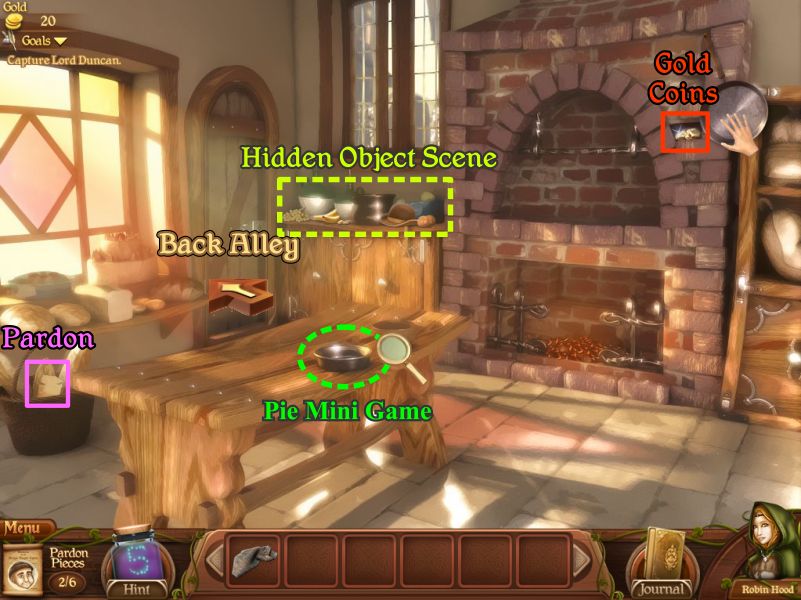The image size is (801, 600).
Task: Open the Menu button
Action: [27, 527]
